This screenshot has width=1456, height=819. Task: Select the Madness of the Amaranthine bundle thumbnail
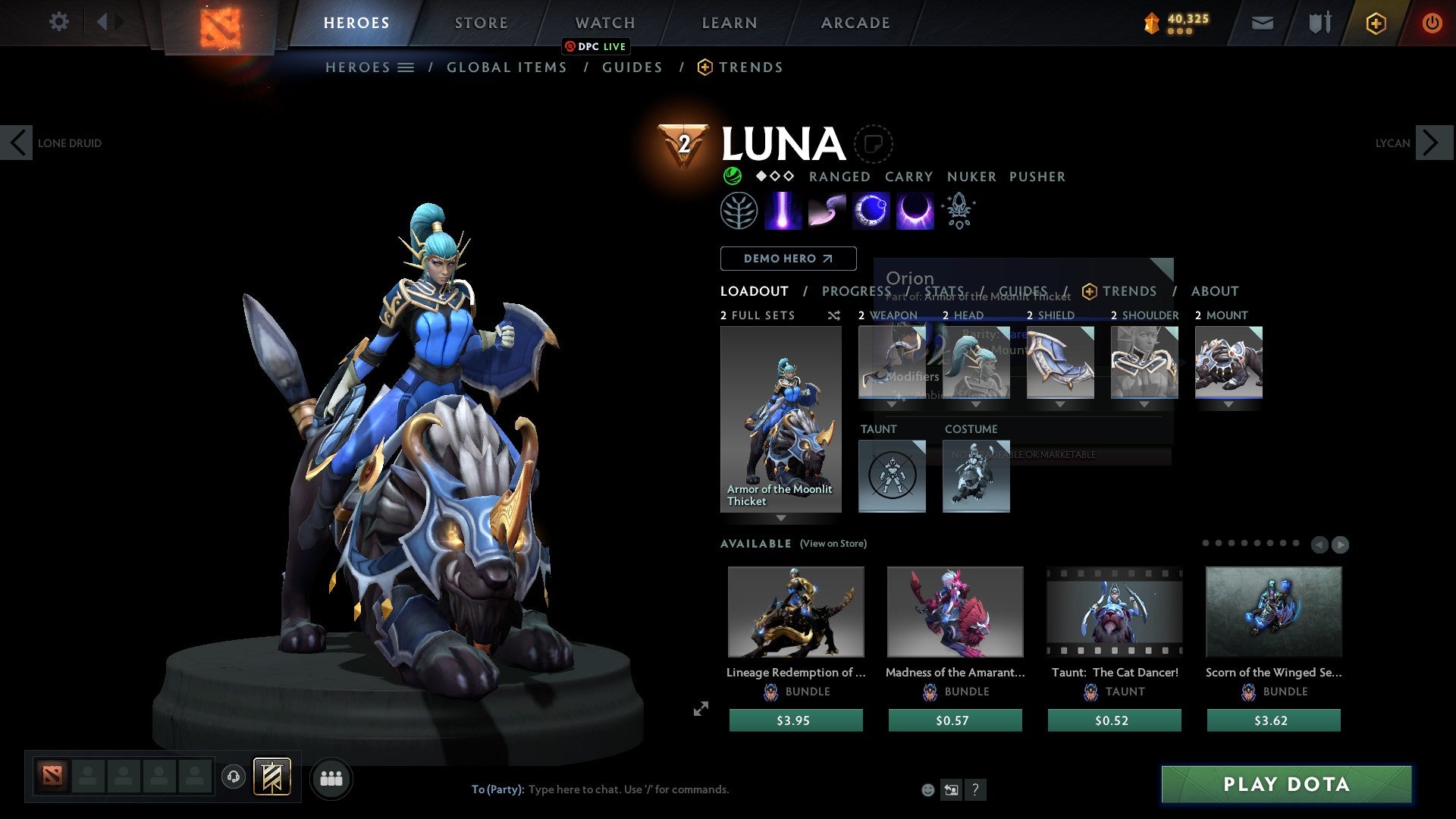pos(955,611)
